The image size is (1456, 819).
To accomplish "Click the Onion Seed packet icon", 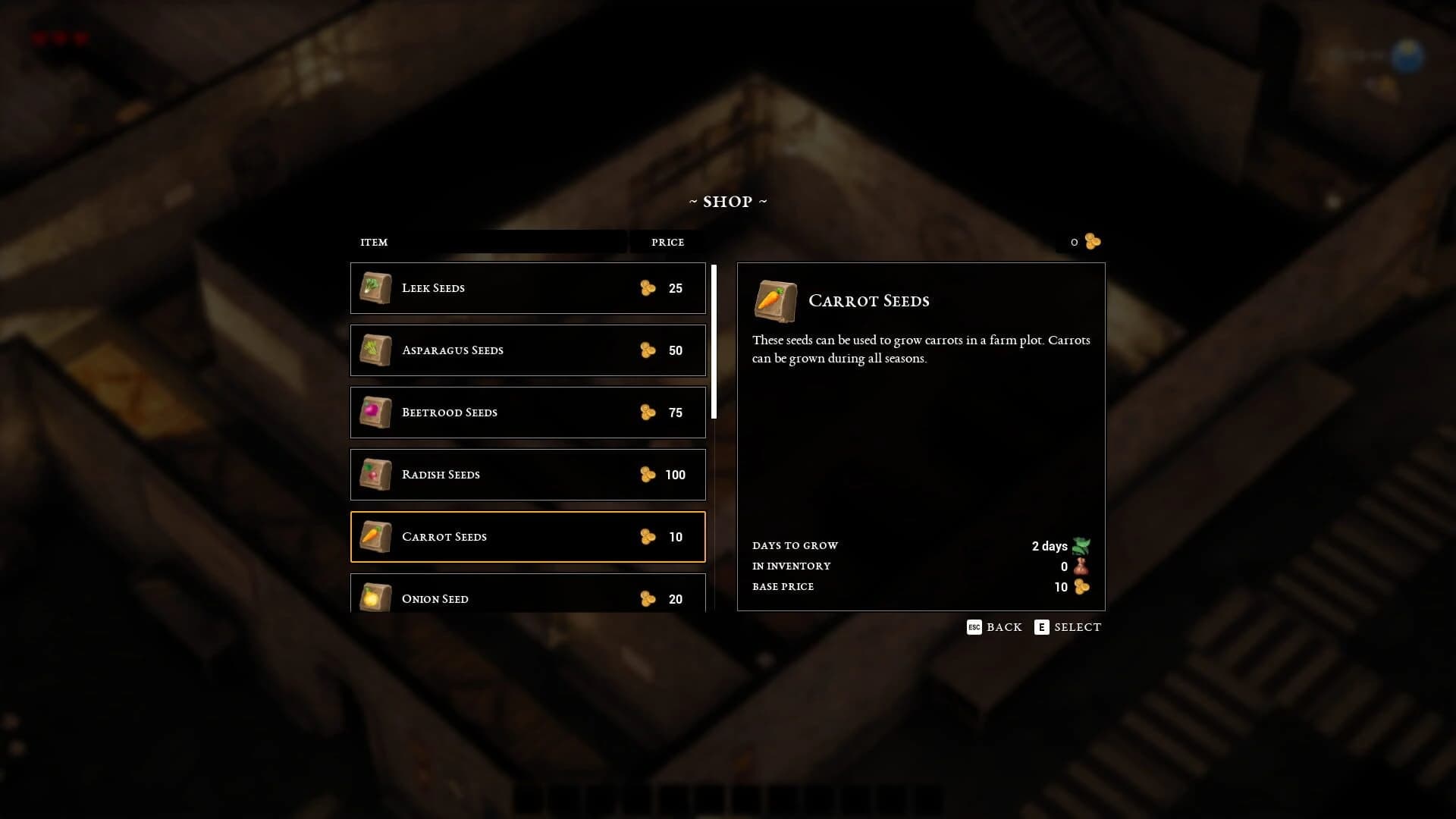I will coord(373,598).
